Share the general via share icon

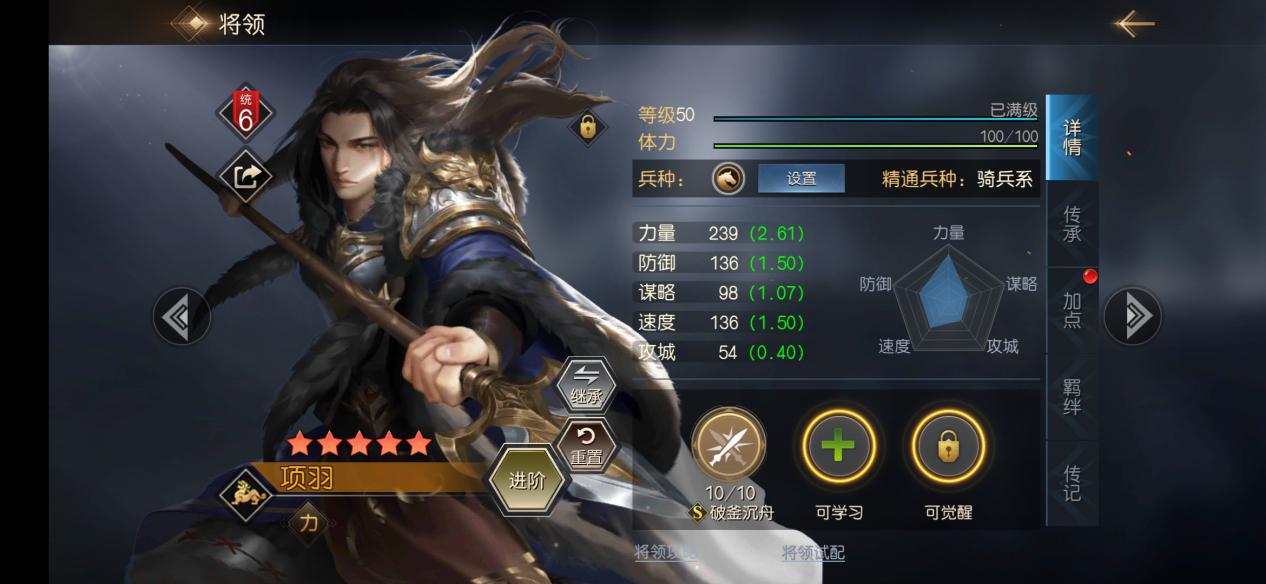pyautogui.click(x=246, y=176)
